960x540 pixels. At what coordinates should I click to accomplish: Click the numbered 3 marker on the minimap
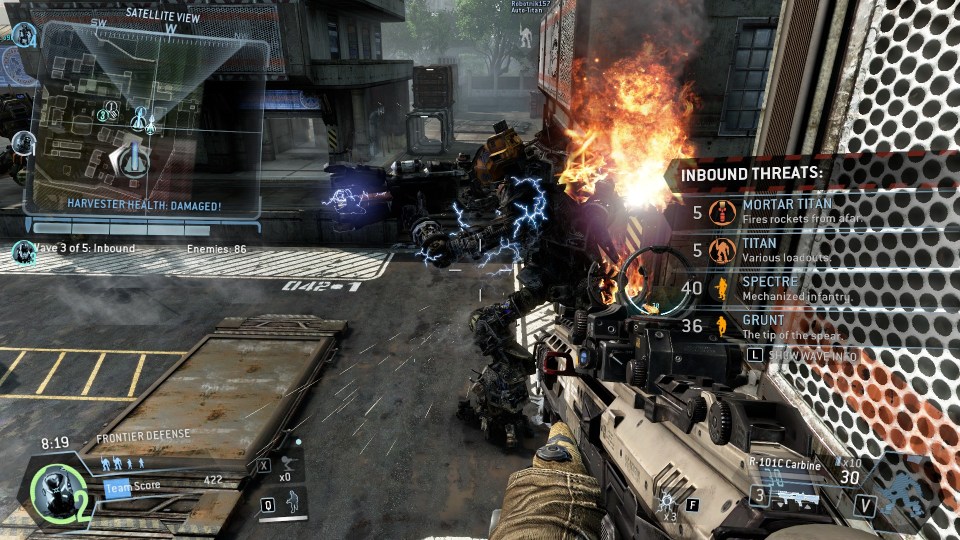(x=102, y=115)
